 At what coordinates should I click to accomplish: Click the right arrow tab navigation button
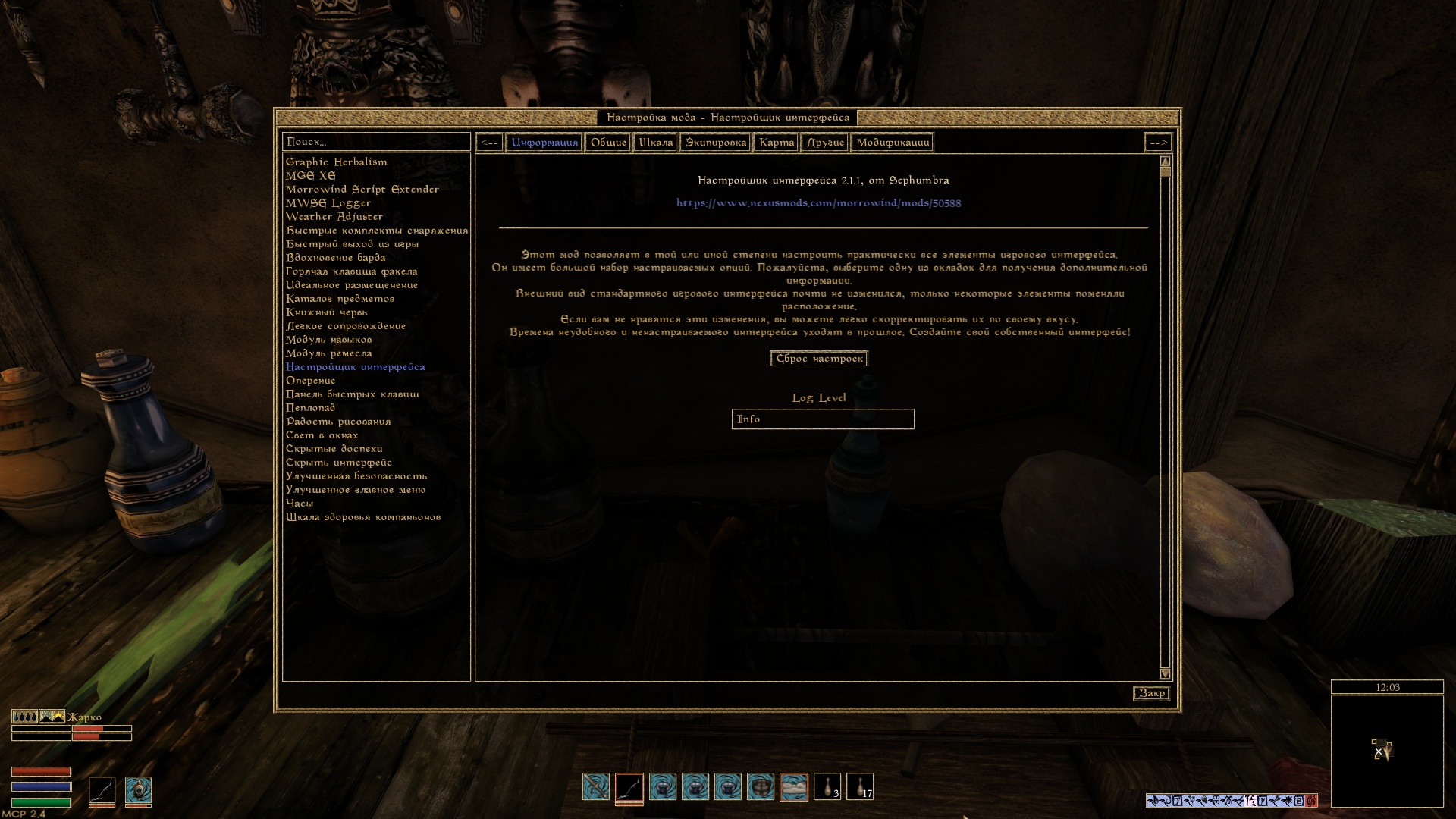(1158, 143)
